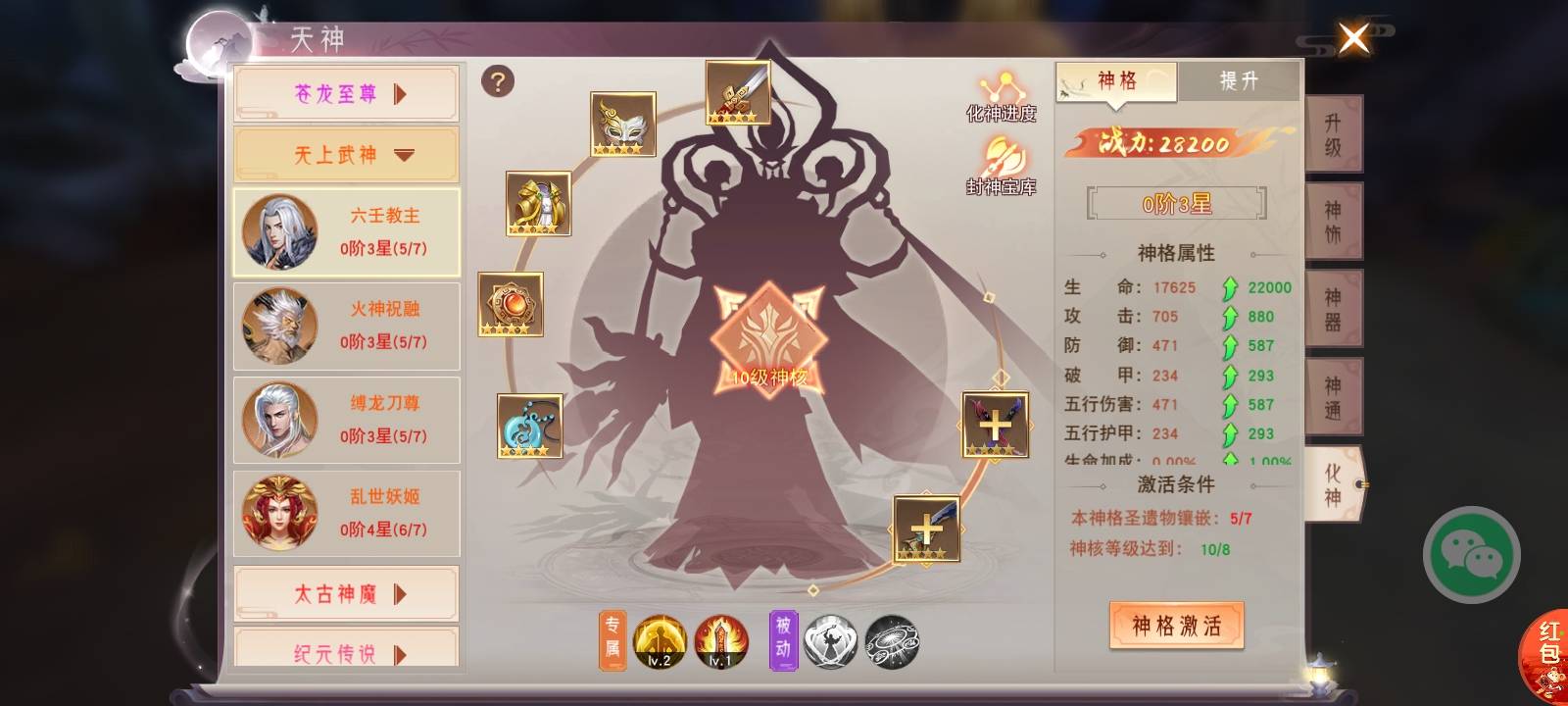This screenshot has width=1568, height=706.
Task: Switch to the 提升 tab
Action: 1238,81
